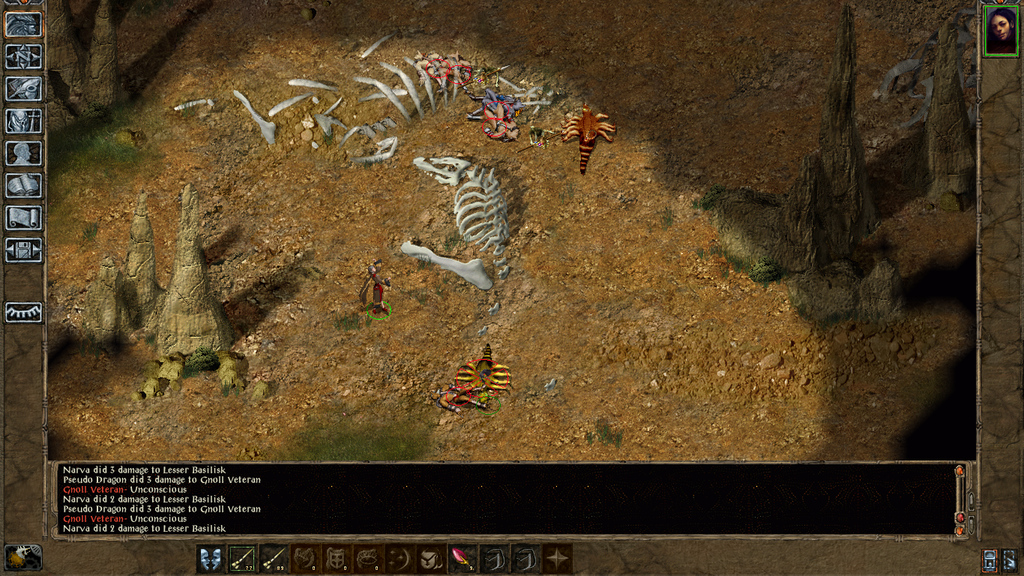1024x576 pixels.
Task: Show the character record sheet
Action: click(x=23, y=153)
